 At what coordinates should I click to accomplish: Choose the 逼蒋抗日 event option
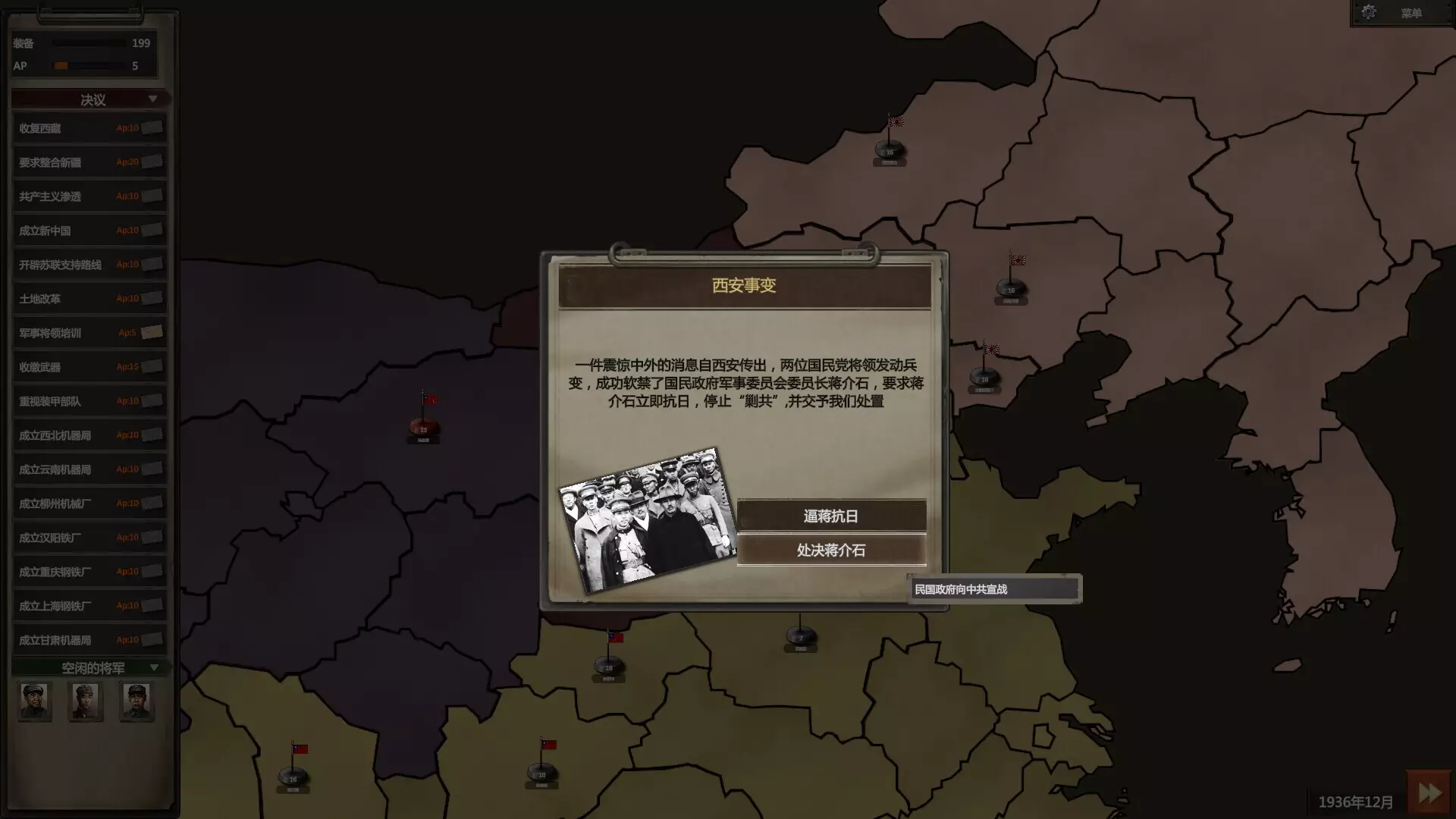tap(833, 516)
